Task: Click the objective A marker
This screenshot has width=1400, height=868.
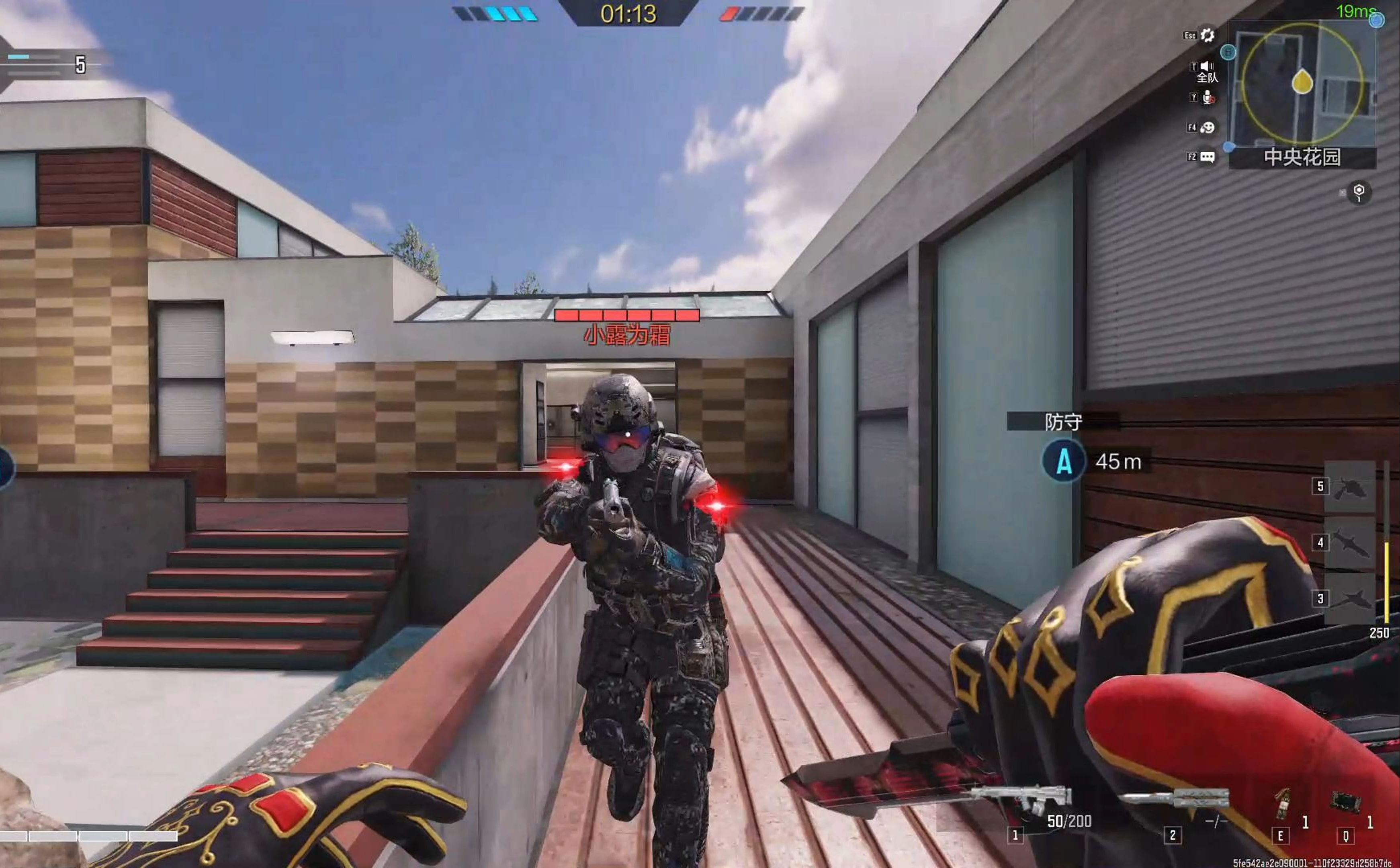Action: pos(1064,462)
